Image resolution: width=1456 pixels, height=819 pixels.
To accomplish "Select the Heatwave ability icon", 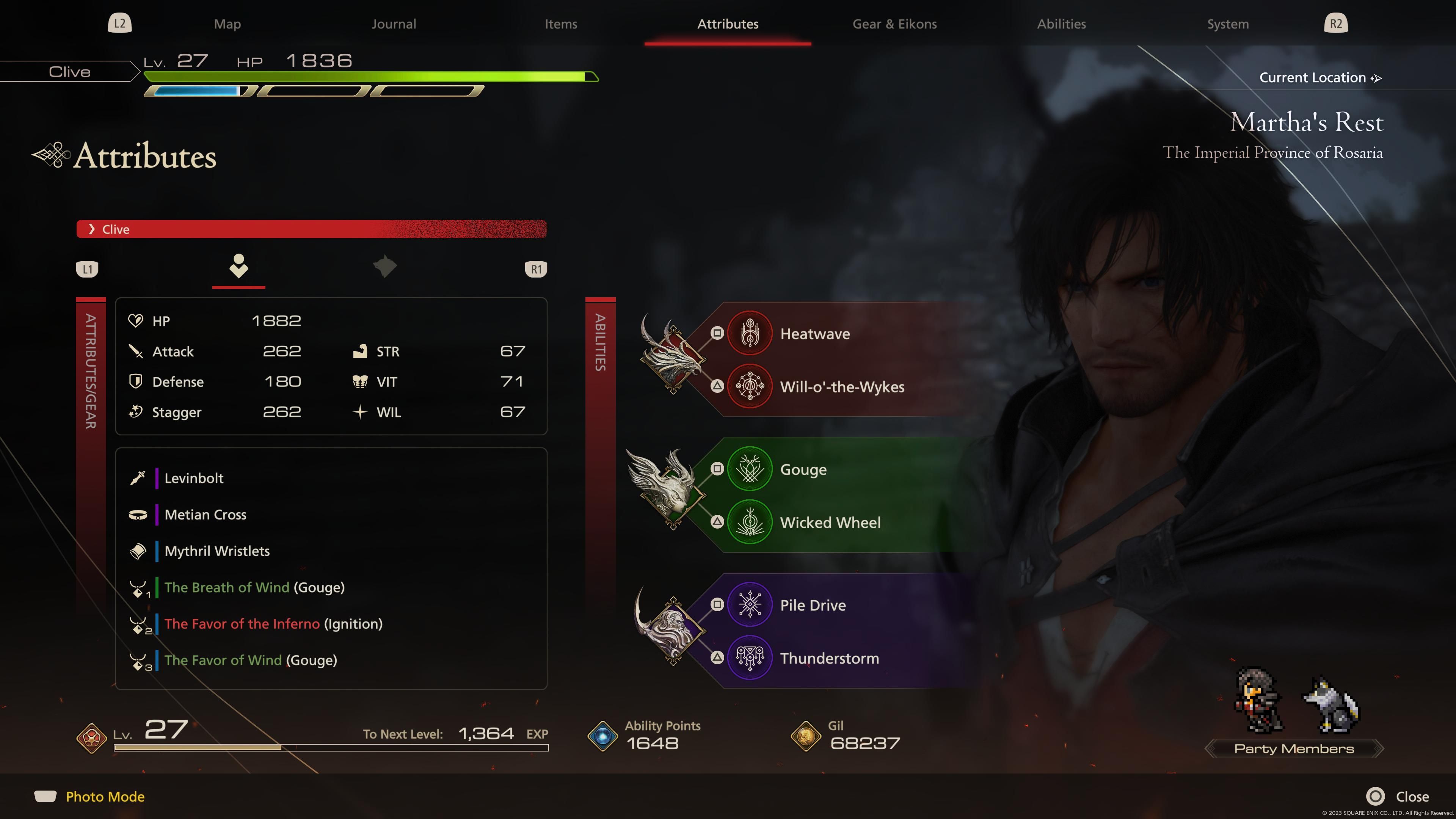I will [x=750, y=333].
